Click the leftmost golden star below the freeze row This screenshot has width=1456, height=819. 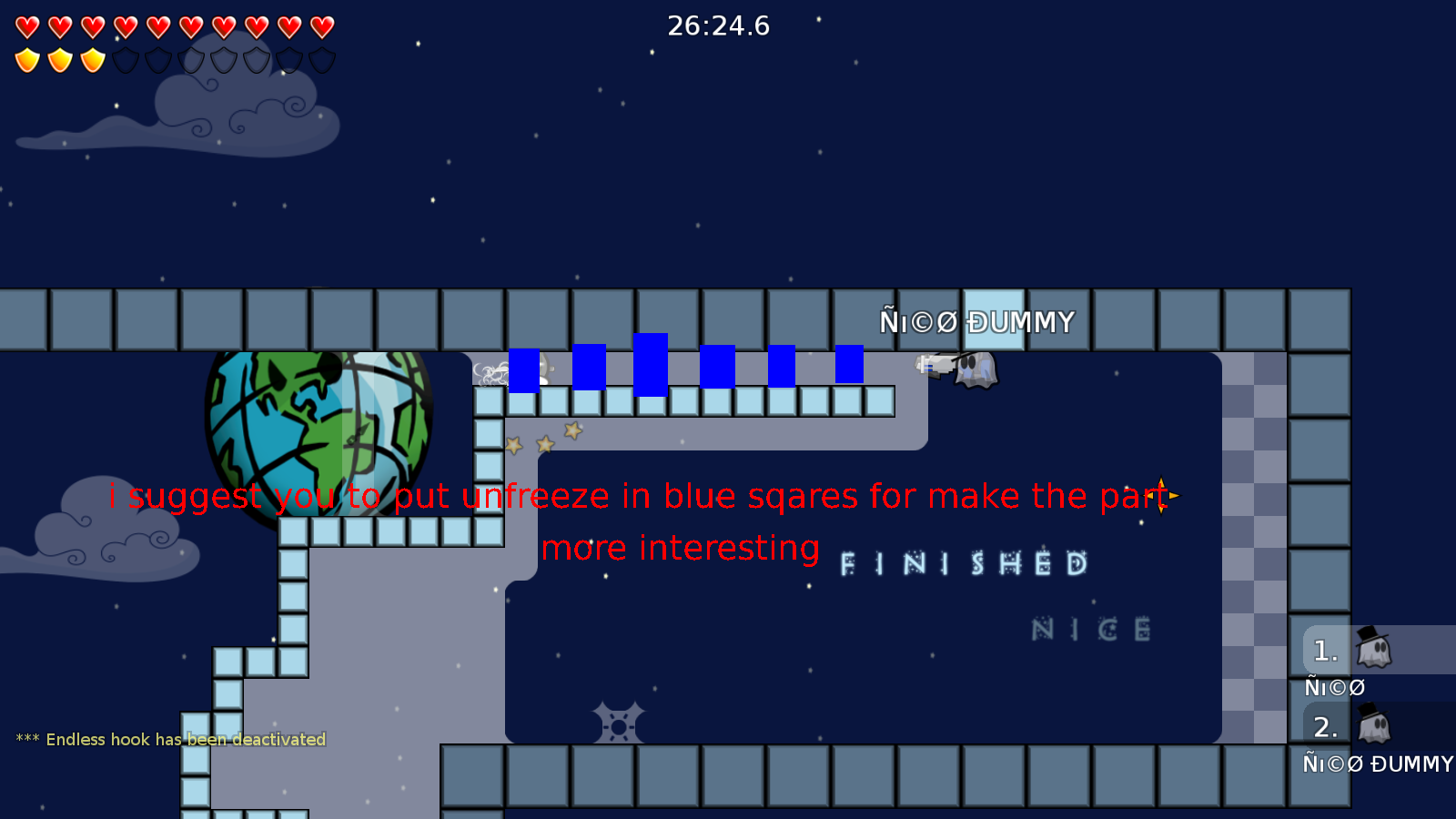[514, 445]
